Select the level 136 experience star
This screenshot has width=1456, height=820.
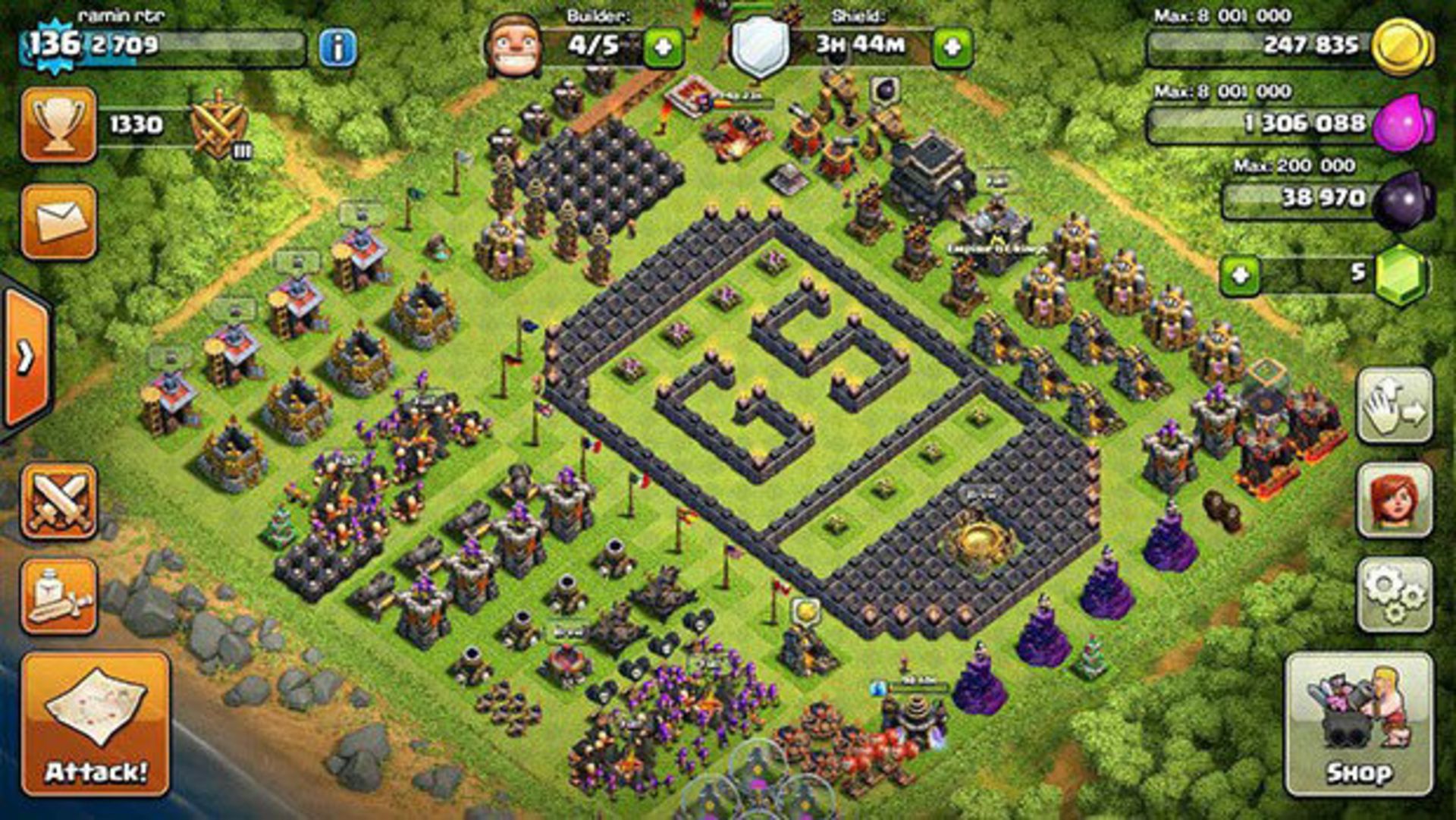(55, 44)
